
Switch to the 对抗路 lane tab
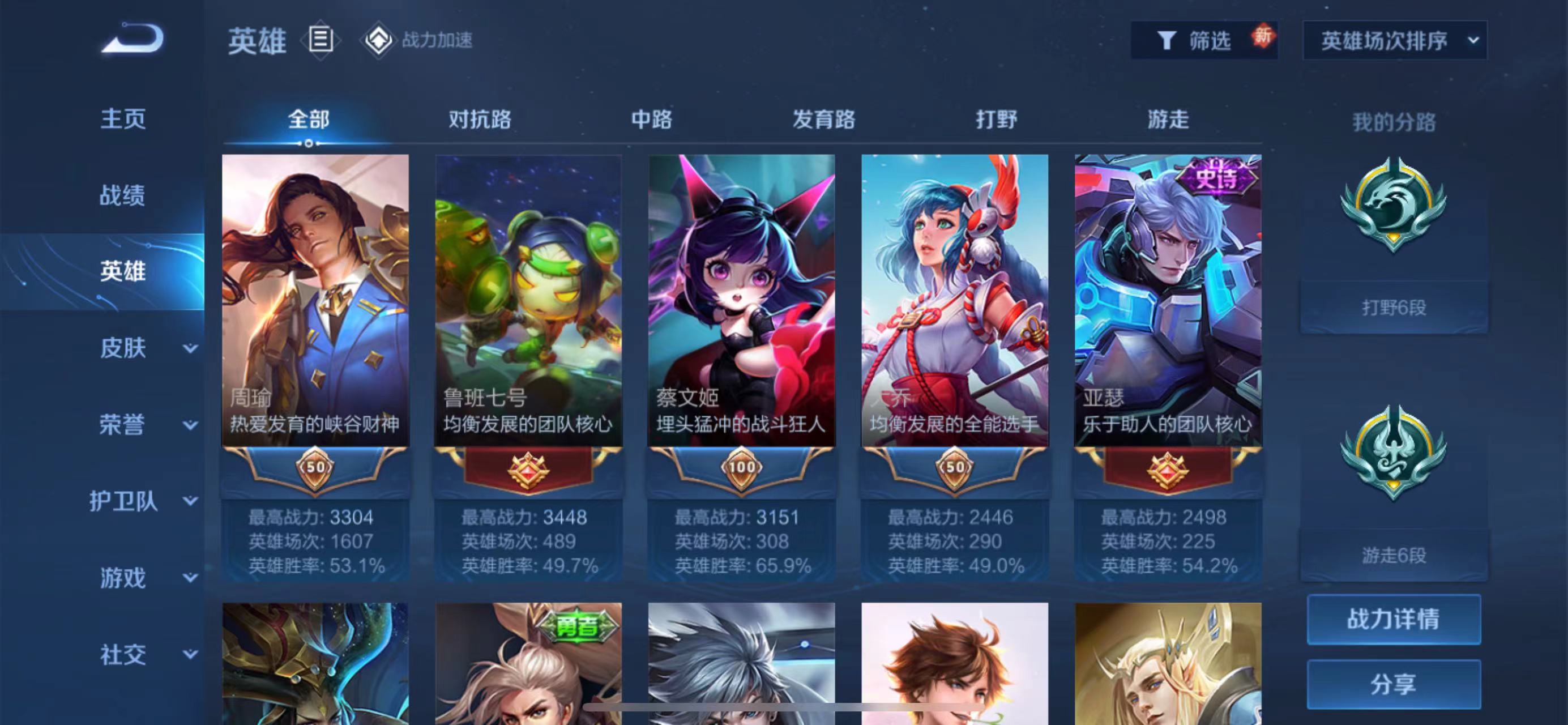coord(480,120)
